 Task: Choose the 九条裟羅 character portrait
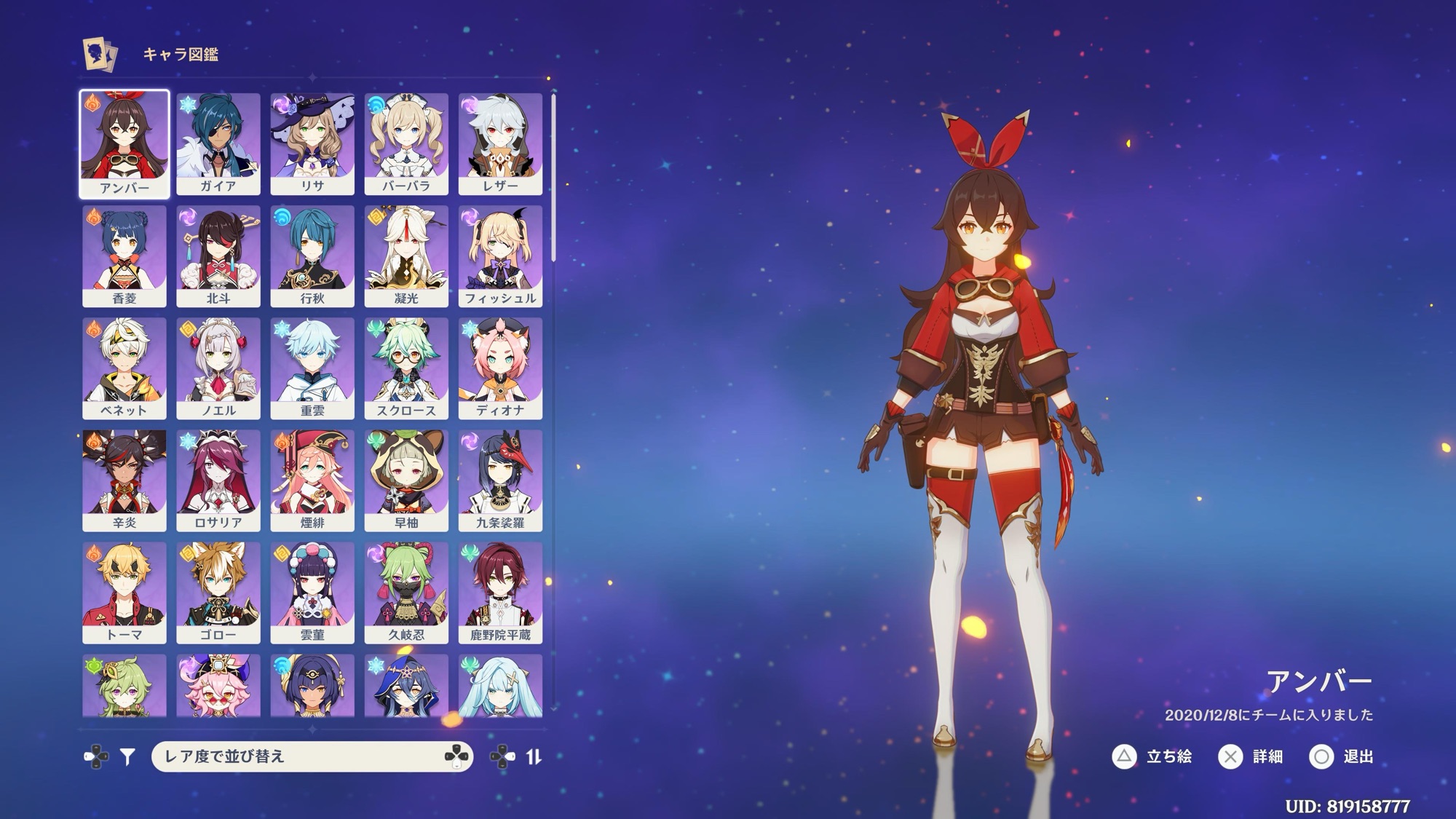[x=500, y=480]
